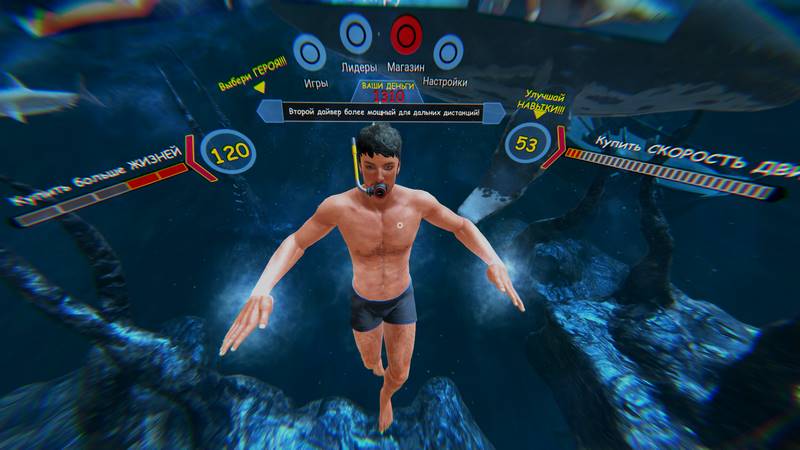Select the red Магазин button
The height and width of the screenshot is (450, 800).
click(x=406, y=35)
